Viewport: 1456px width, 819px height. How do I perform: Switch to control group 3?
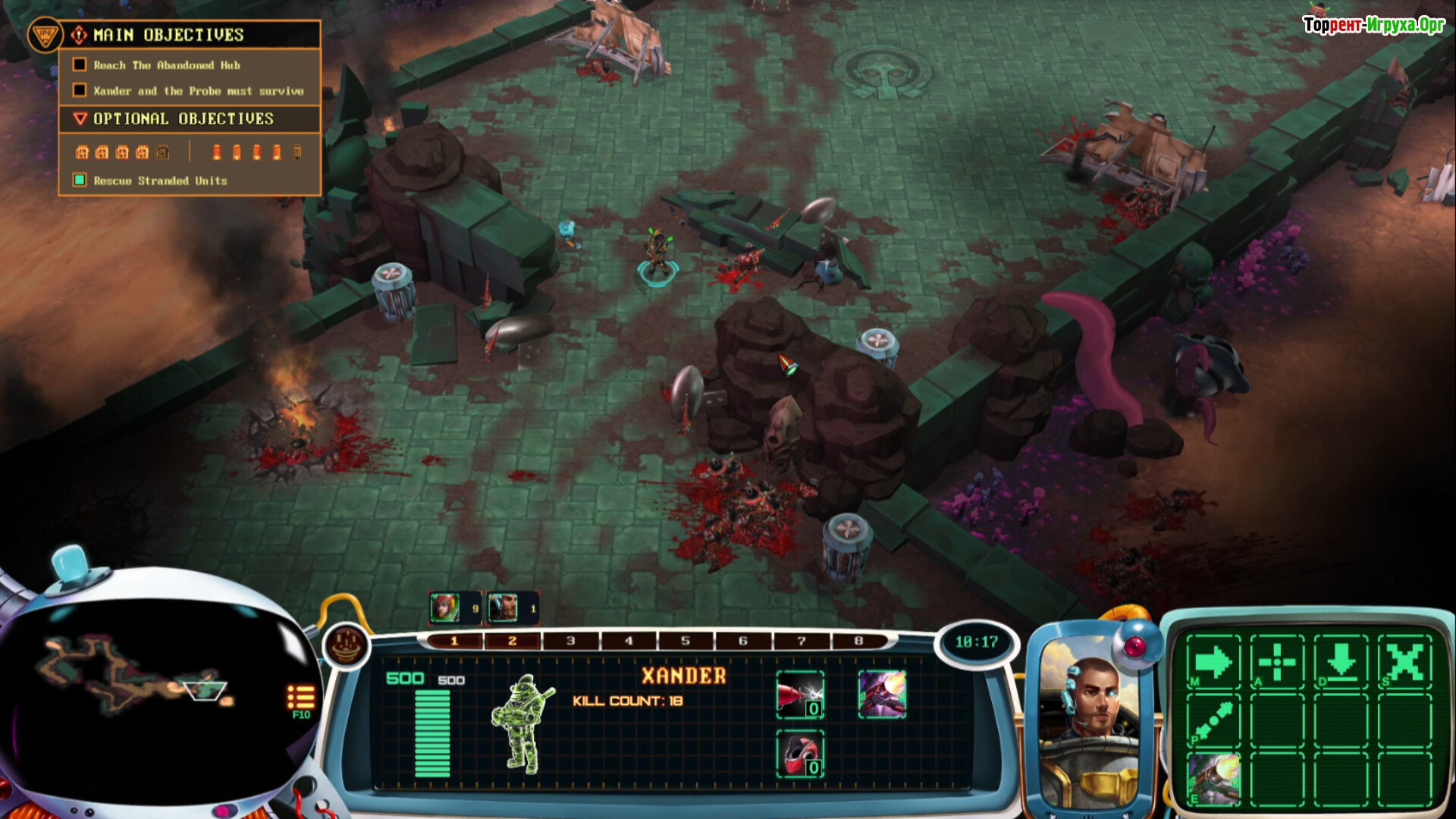click(x=570, y=642)
